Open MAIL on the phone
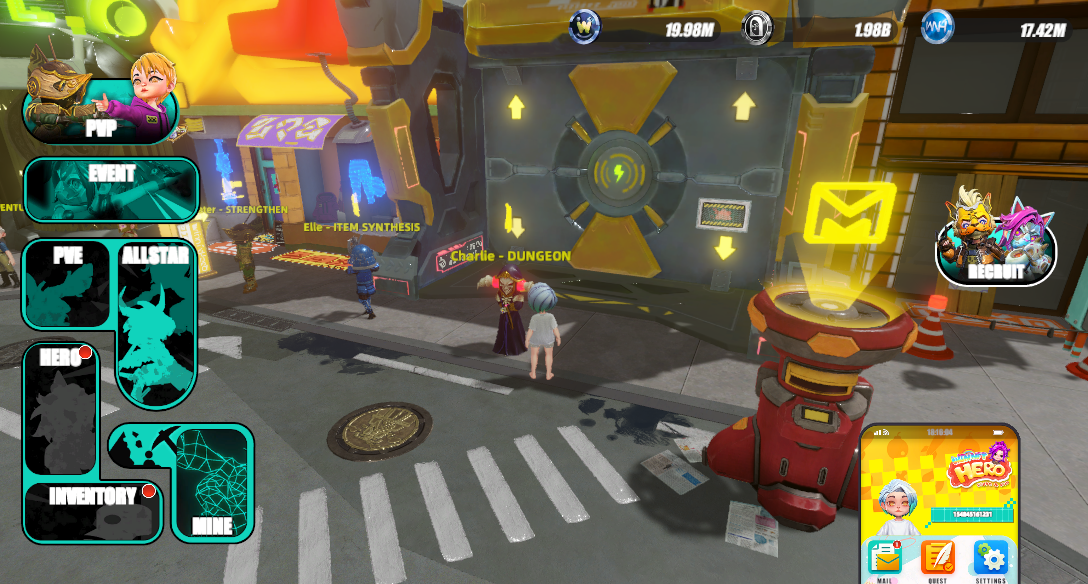Screen dimensions: 1088x584 (x=884, y=558)
